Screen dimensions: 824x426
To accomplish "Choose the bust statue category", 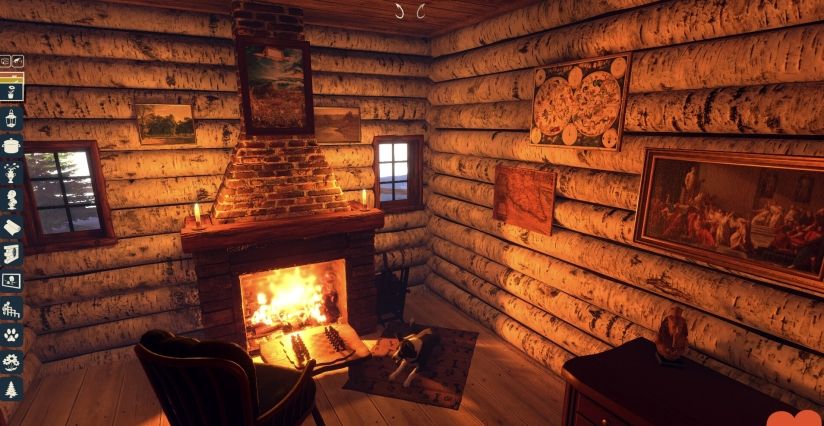I will coord(12,200).
